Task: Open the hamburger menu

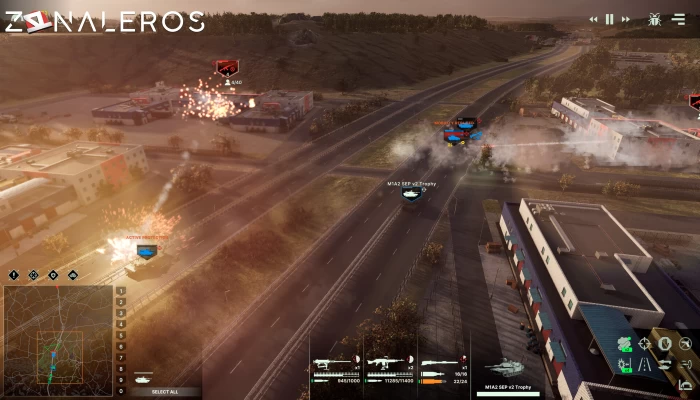Action: point(679,19)
